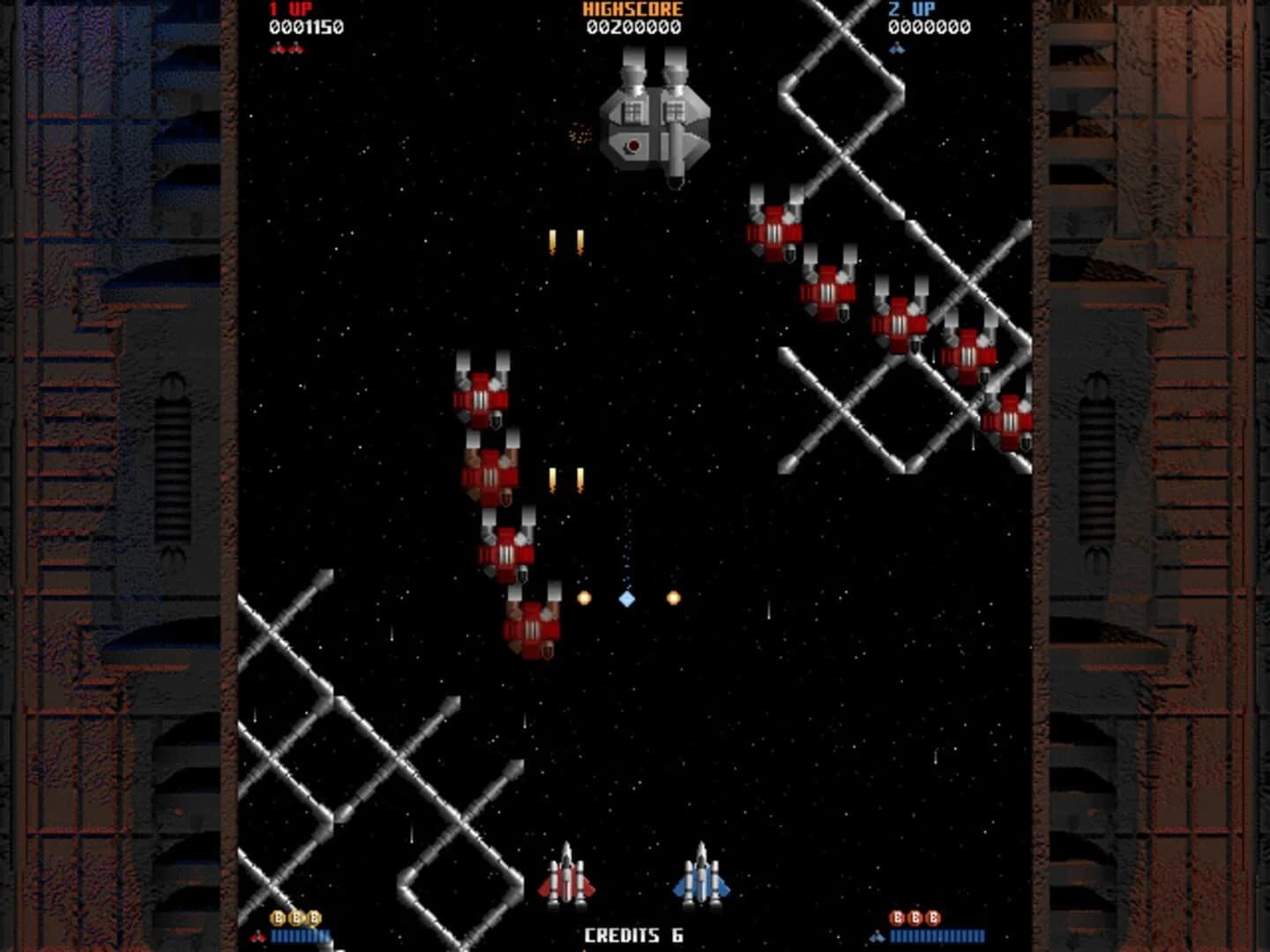
Task: Click the blue diamond power-up gem
Action: point(626,599)
